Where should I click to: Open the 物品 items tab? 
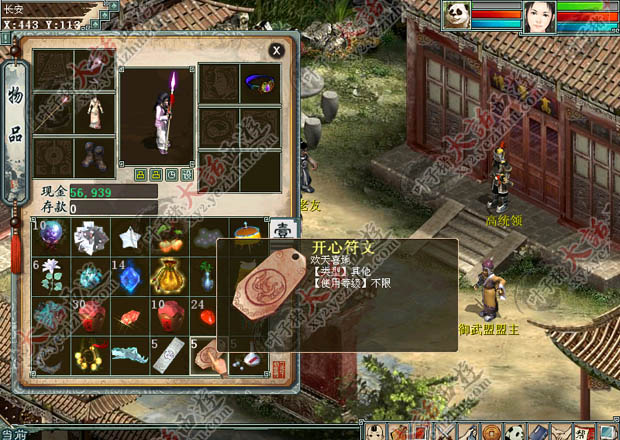click(16, 121)
